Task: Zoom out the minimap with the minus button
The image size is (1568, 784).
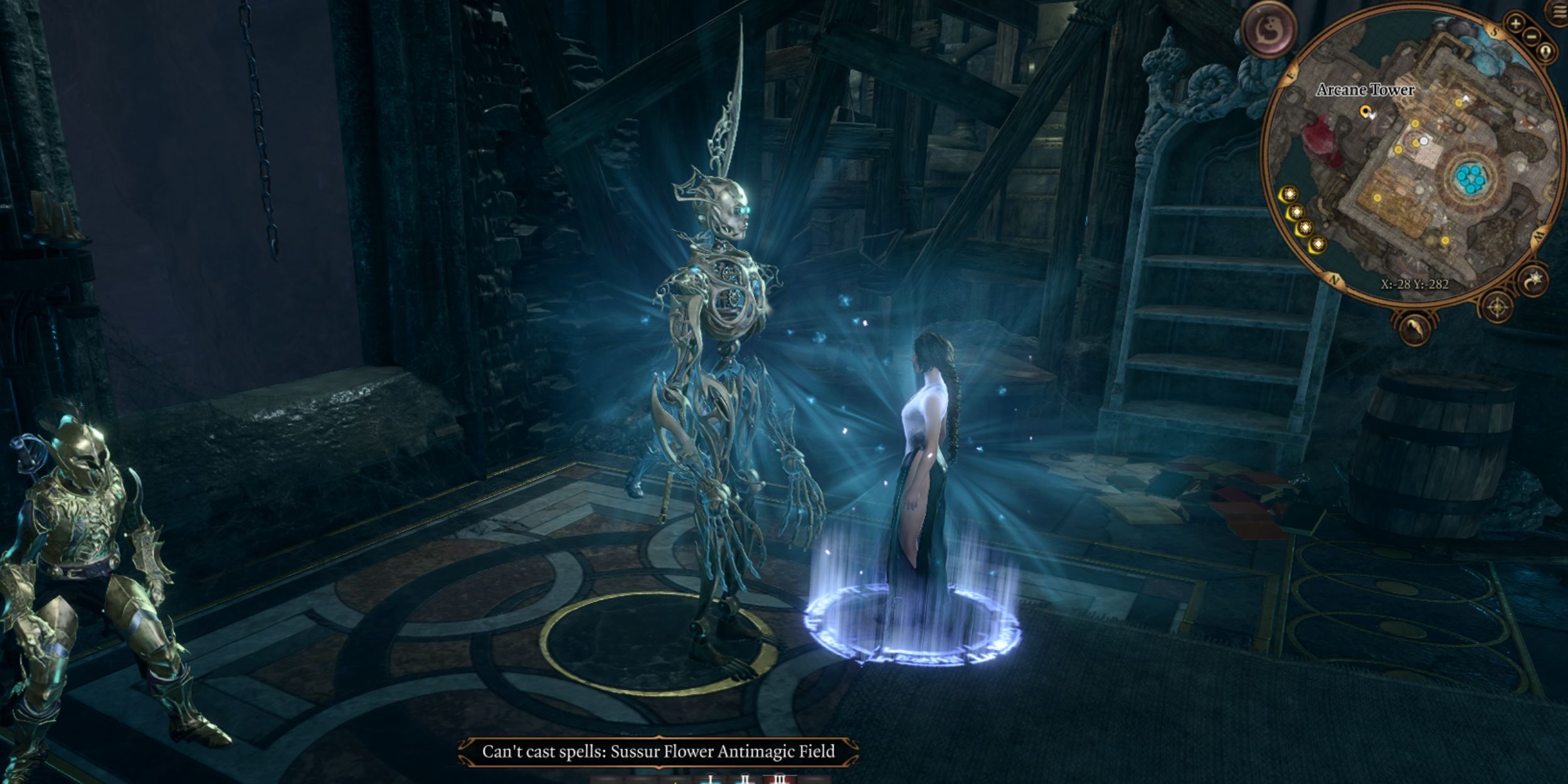Action: pyautogui.click(x=1532, y=36)
